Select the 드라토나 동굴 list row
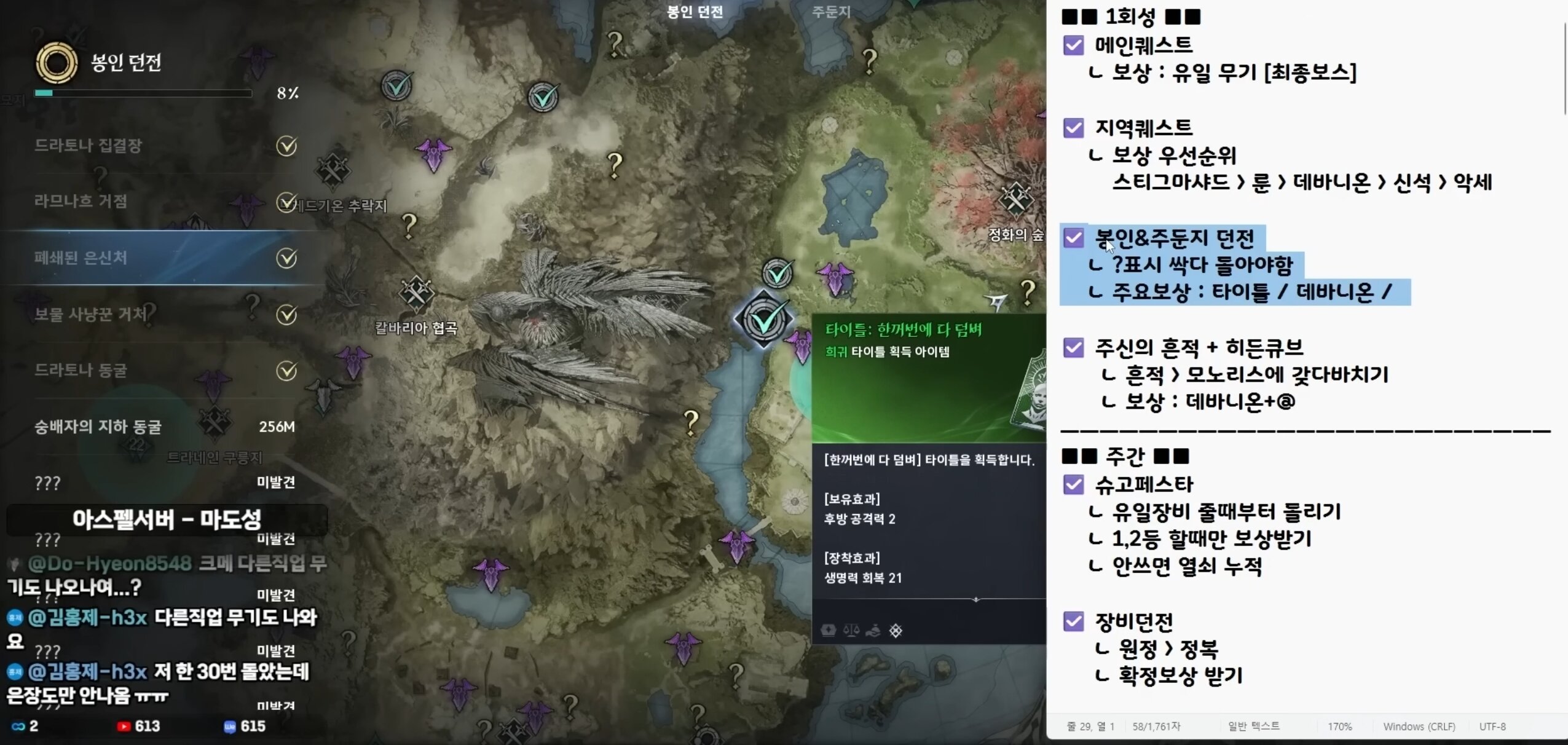 (x=81, y=371)
